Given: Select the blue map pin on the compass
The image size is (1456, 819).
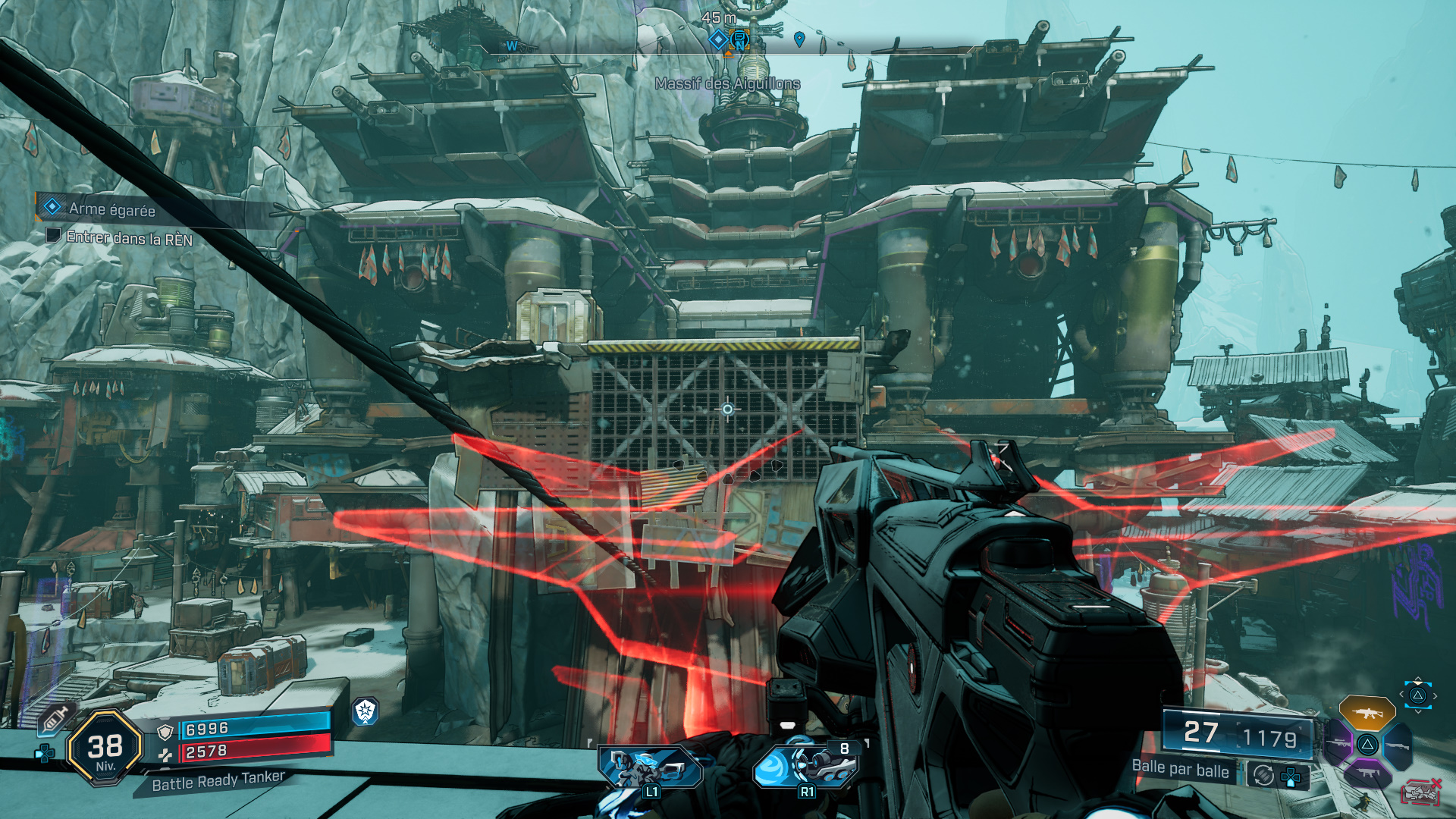Looking at the screenshot, I should pos(799,39).
